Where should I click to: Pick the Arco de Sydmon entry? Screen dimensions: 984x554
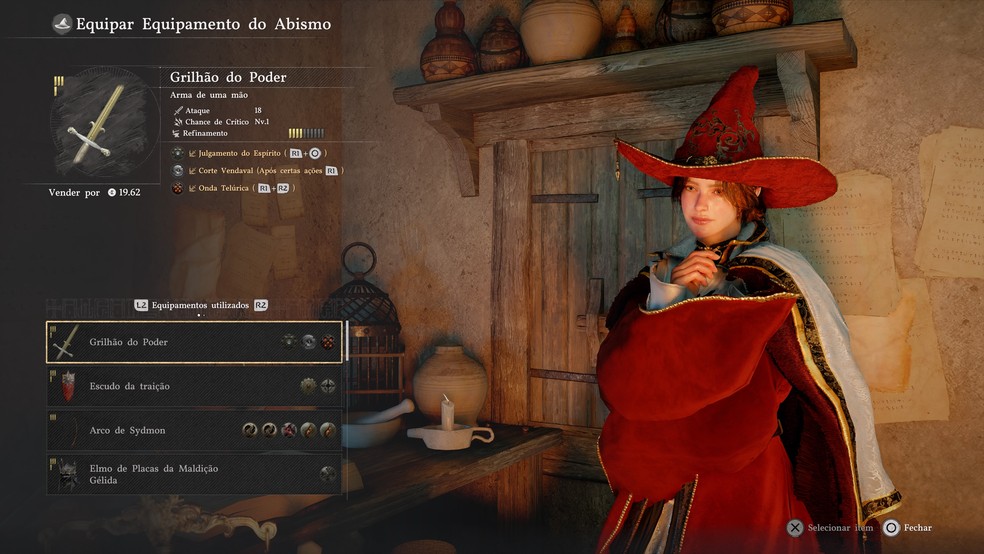[x=194, y=430]
